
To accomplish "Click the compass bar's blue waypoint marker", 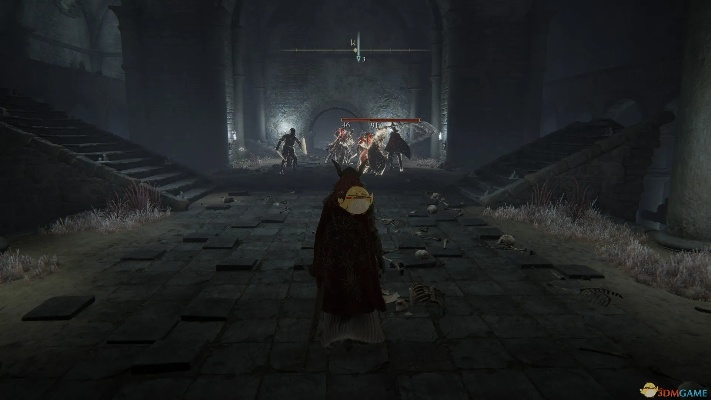I will coord(357,46).
